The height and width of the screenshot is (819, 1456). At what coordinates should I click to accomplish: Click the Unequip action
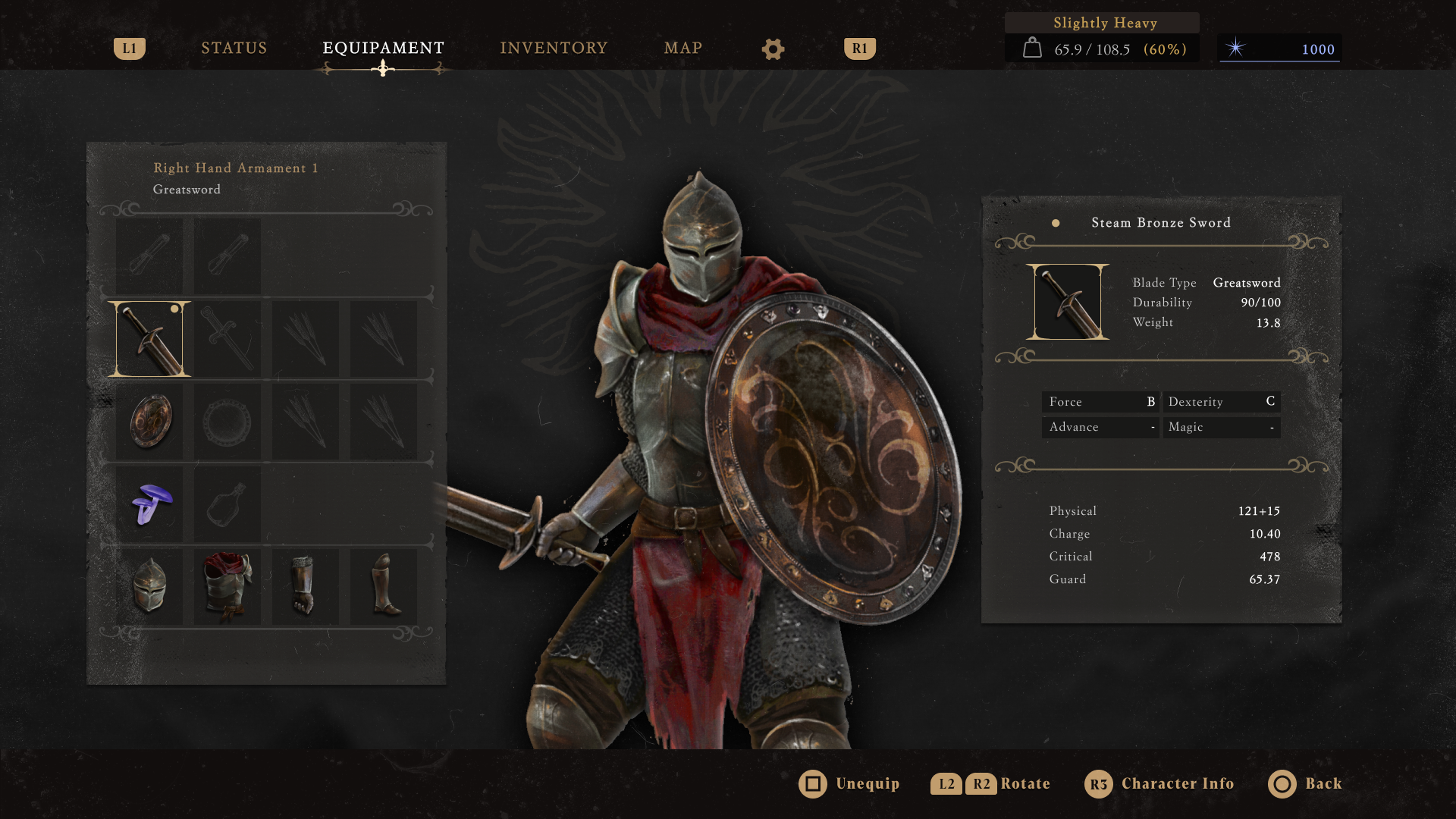coord(849,783)
